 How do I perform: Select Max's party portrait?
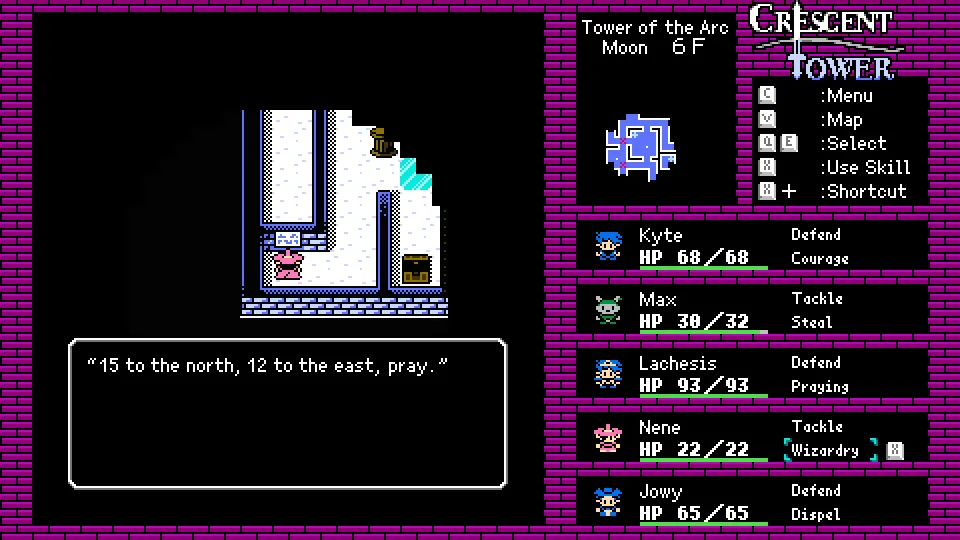(x=607, y=309)
